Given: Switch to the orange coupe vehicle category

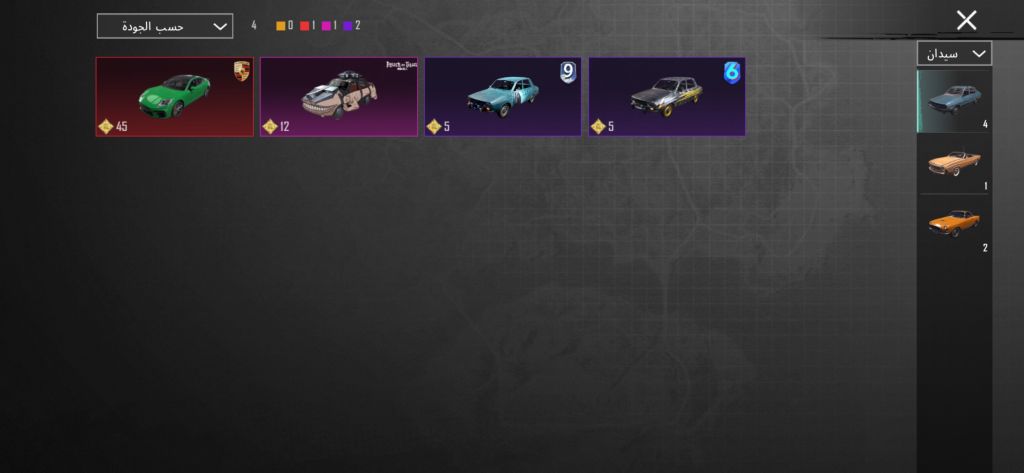Looking at the screenshot, I should 953,224.
